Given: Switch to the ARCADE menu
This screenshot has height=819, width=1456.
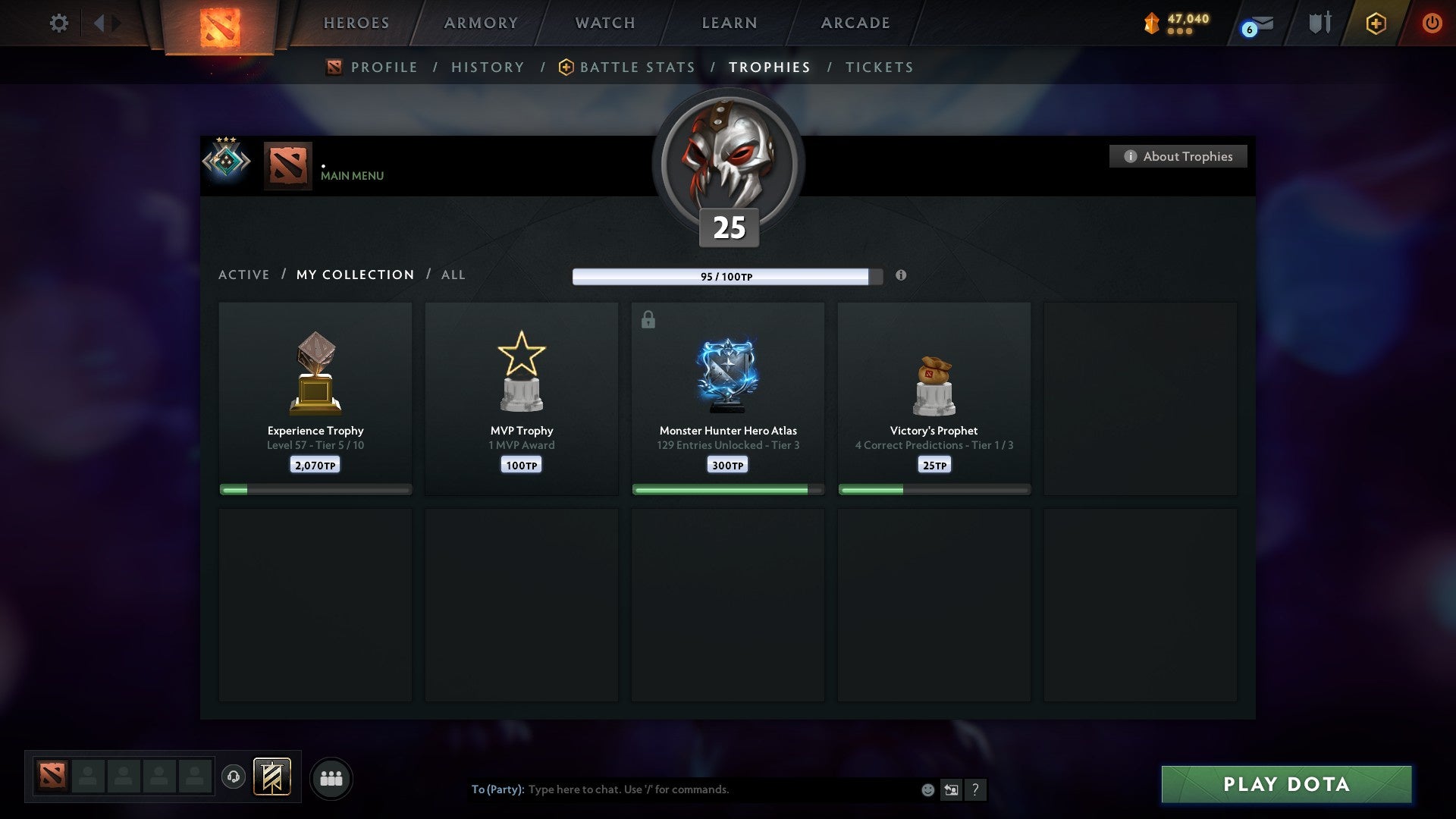Looking at the screenshot, I should (x=854, y=23).
